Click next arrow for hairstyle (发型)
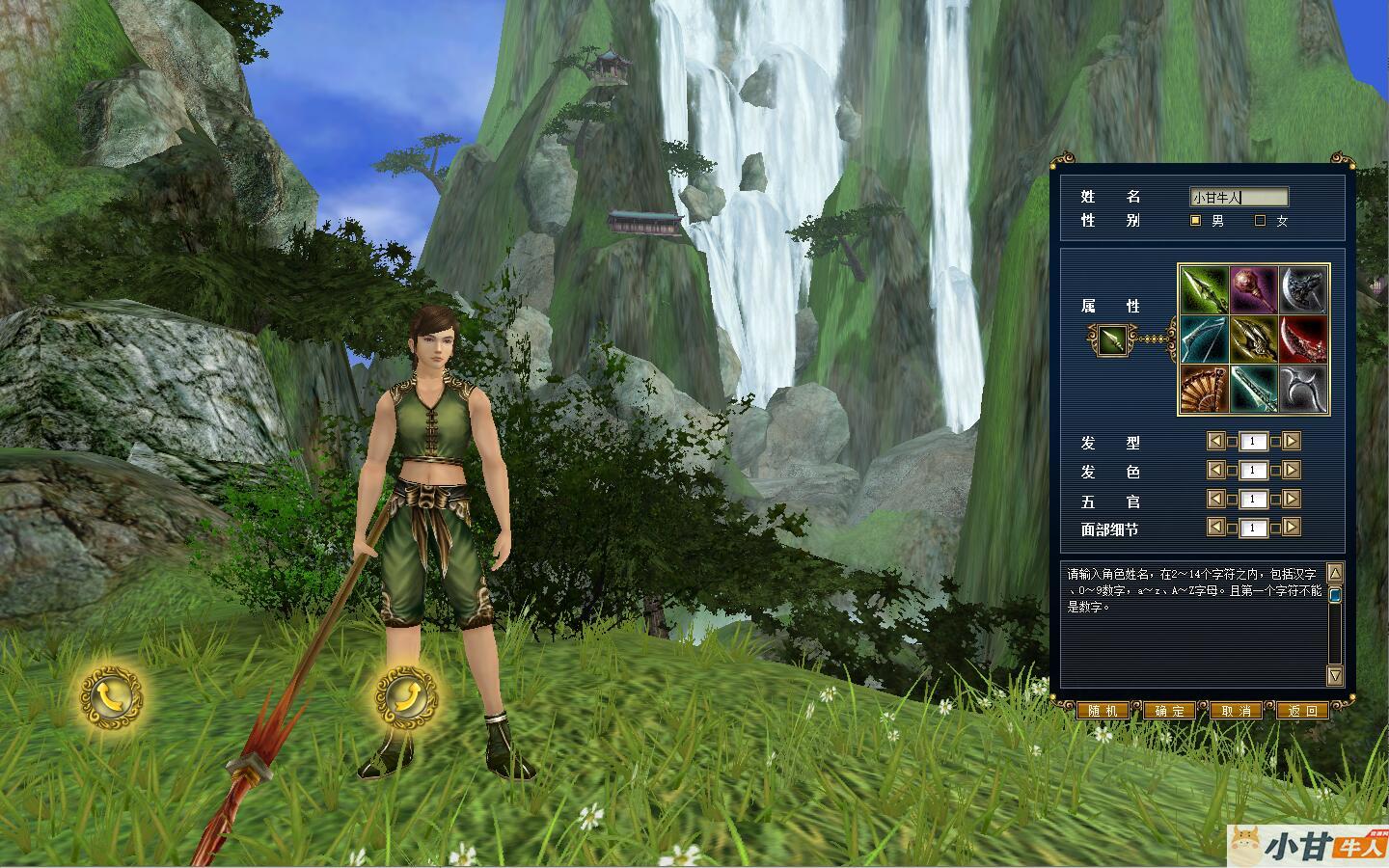 click(1292, 442)
